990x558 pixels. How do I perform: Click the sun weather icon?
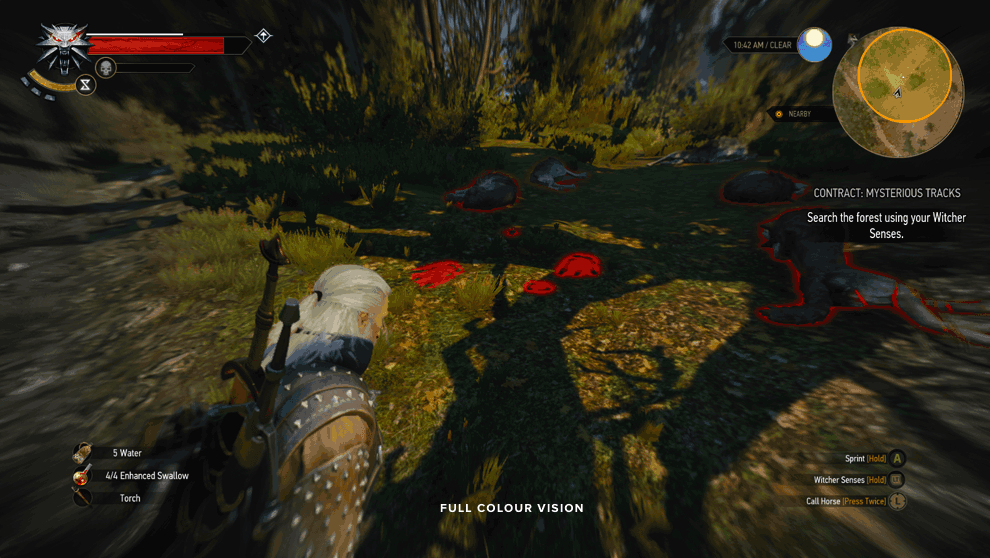[x=815, y=44]
